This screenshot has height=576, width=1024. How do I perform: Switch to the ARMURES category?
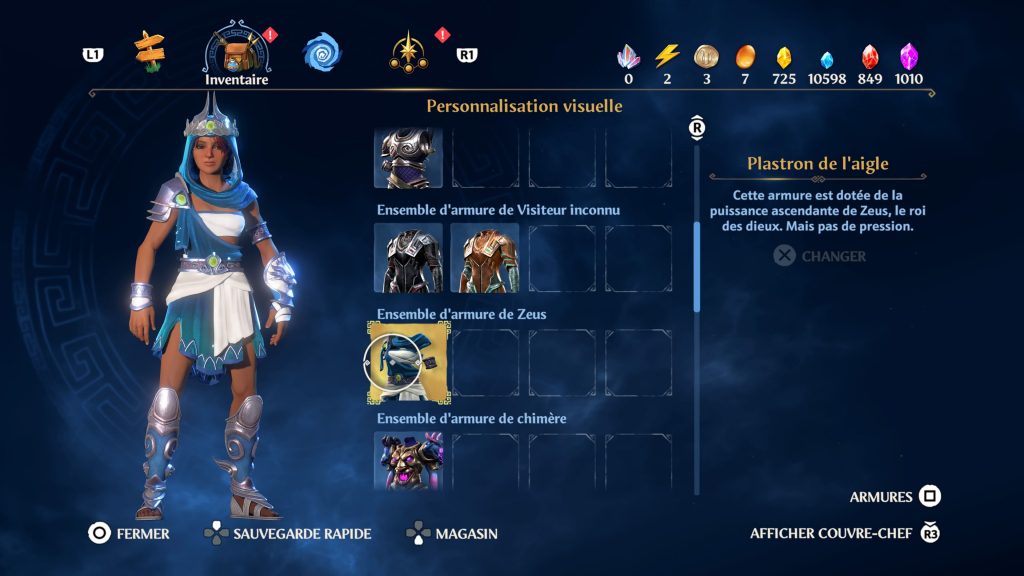[895, 497]
